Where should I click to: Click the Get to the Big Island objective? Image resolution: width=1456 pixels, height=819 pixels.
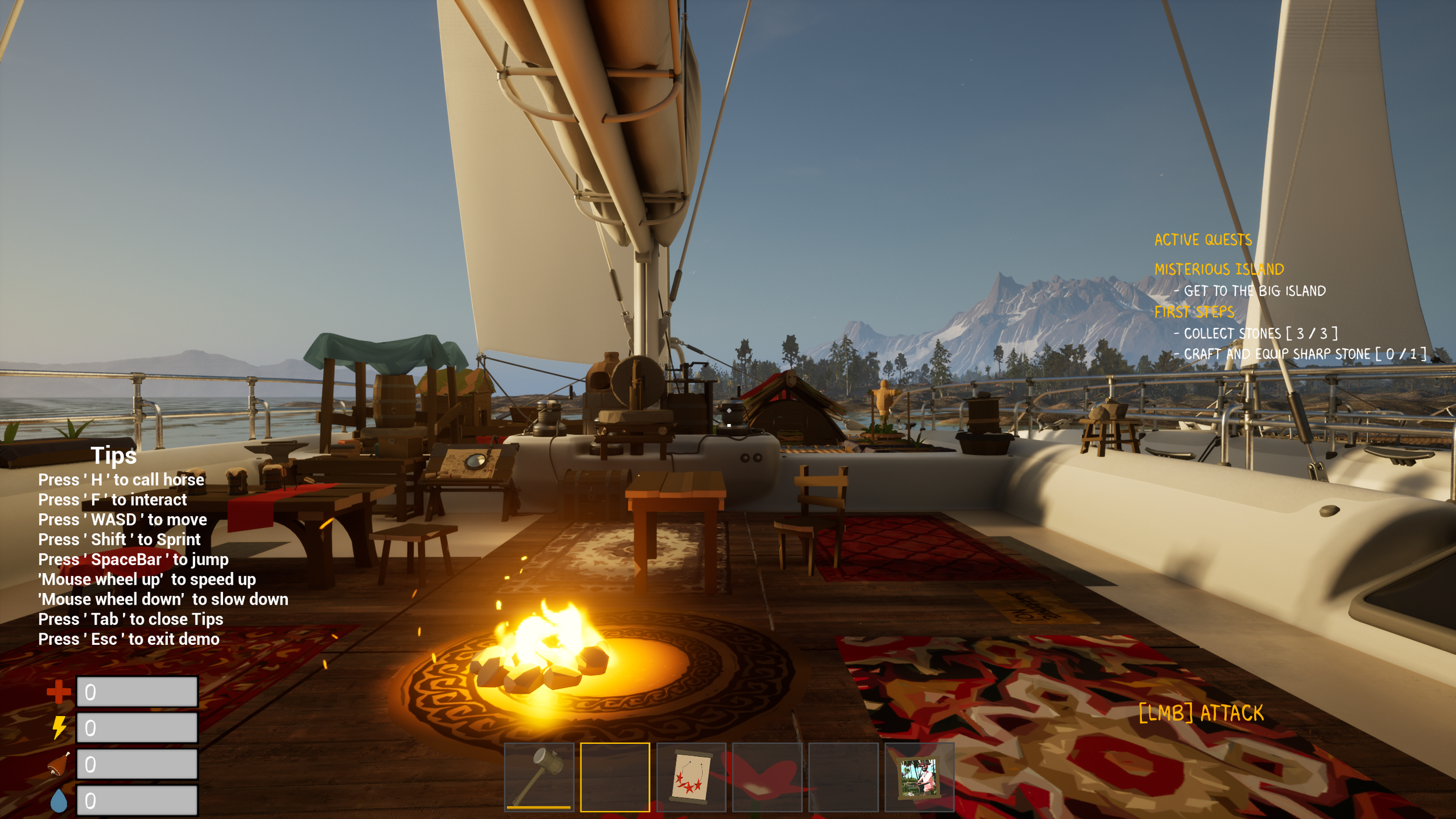coord(1254,291)
